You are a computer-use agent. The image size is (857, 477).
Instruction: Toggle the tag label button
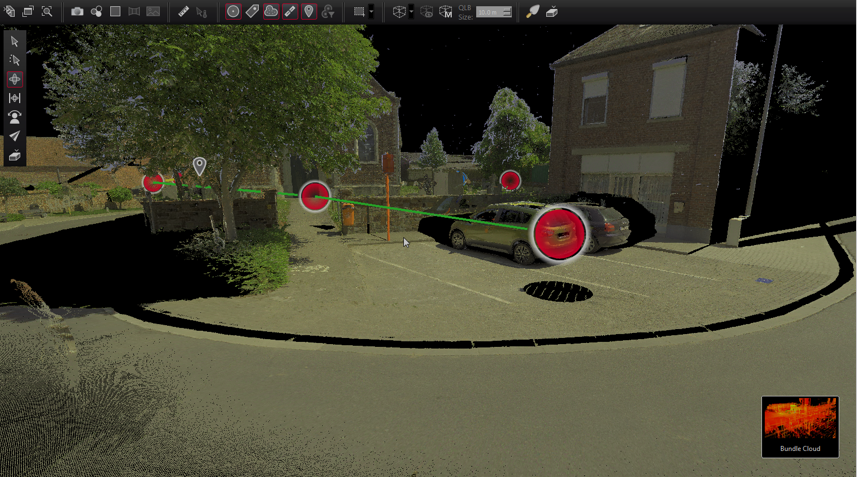(252, 12)
